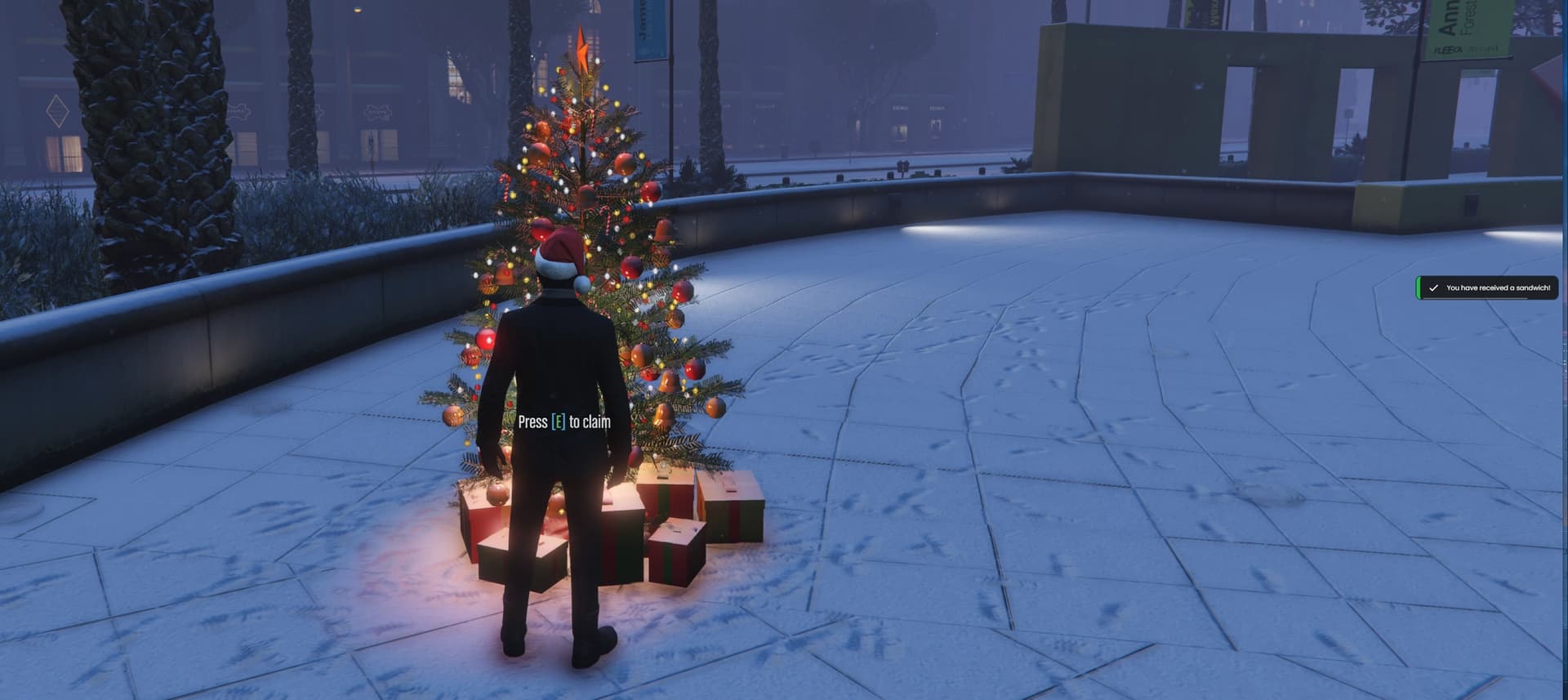Click the checkmark icon in the sandwich notification
The image size is (1568, 700).
(x=1434, y=288)
